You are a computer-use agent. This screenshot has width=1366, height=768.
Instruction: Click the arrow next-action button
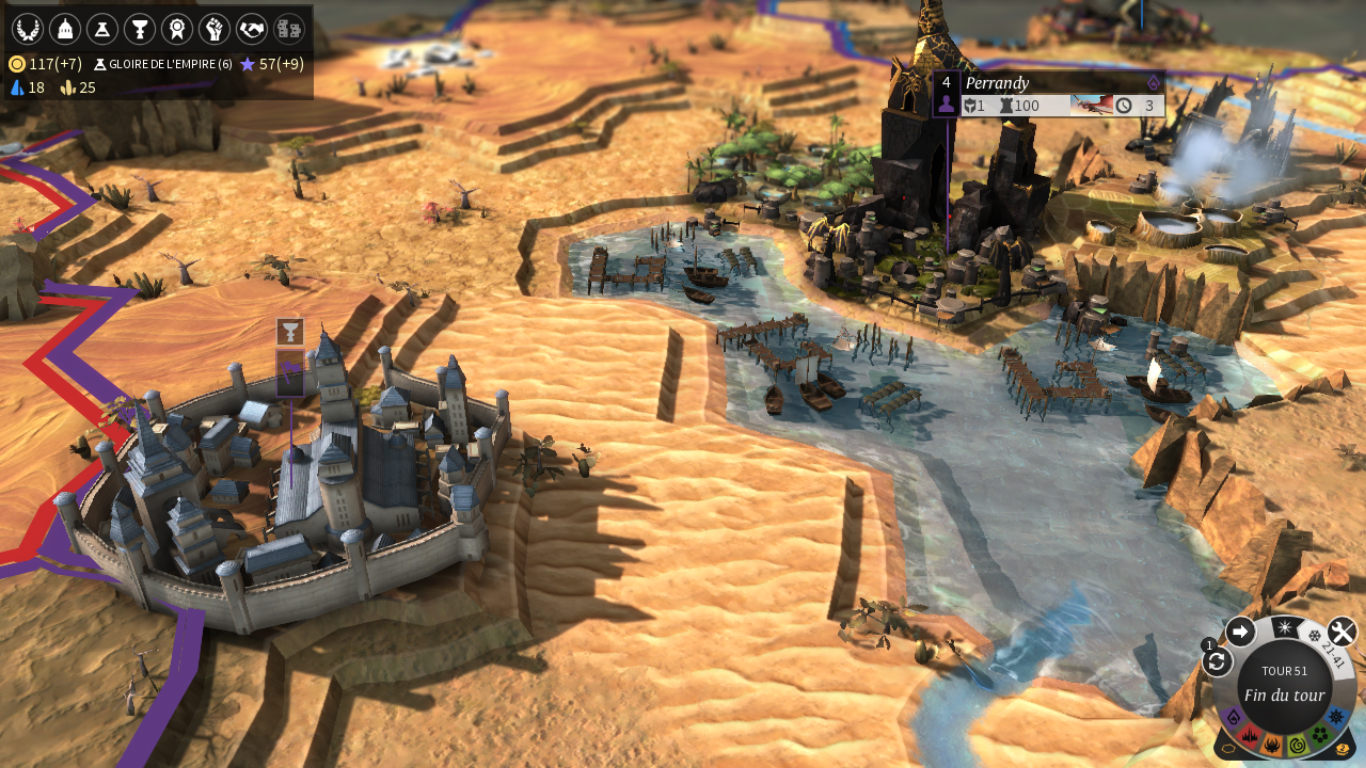tap(1240, 632)
